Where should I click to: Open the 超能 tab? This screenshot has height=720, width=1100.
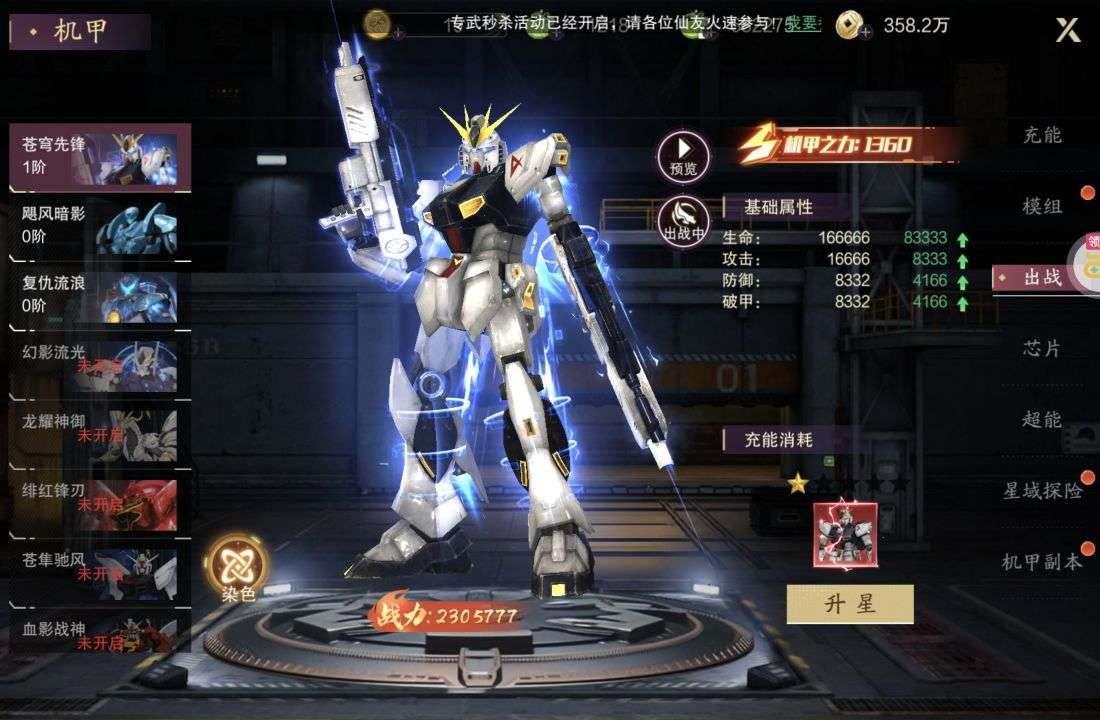pyautogui.click(x=1042, y=419)
